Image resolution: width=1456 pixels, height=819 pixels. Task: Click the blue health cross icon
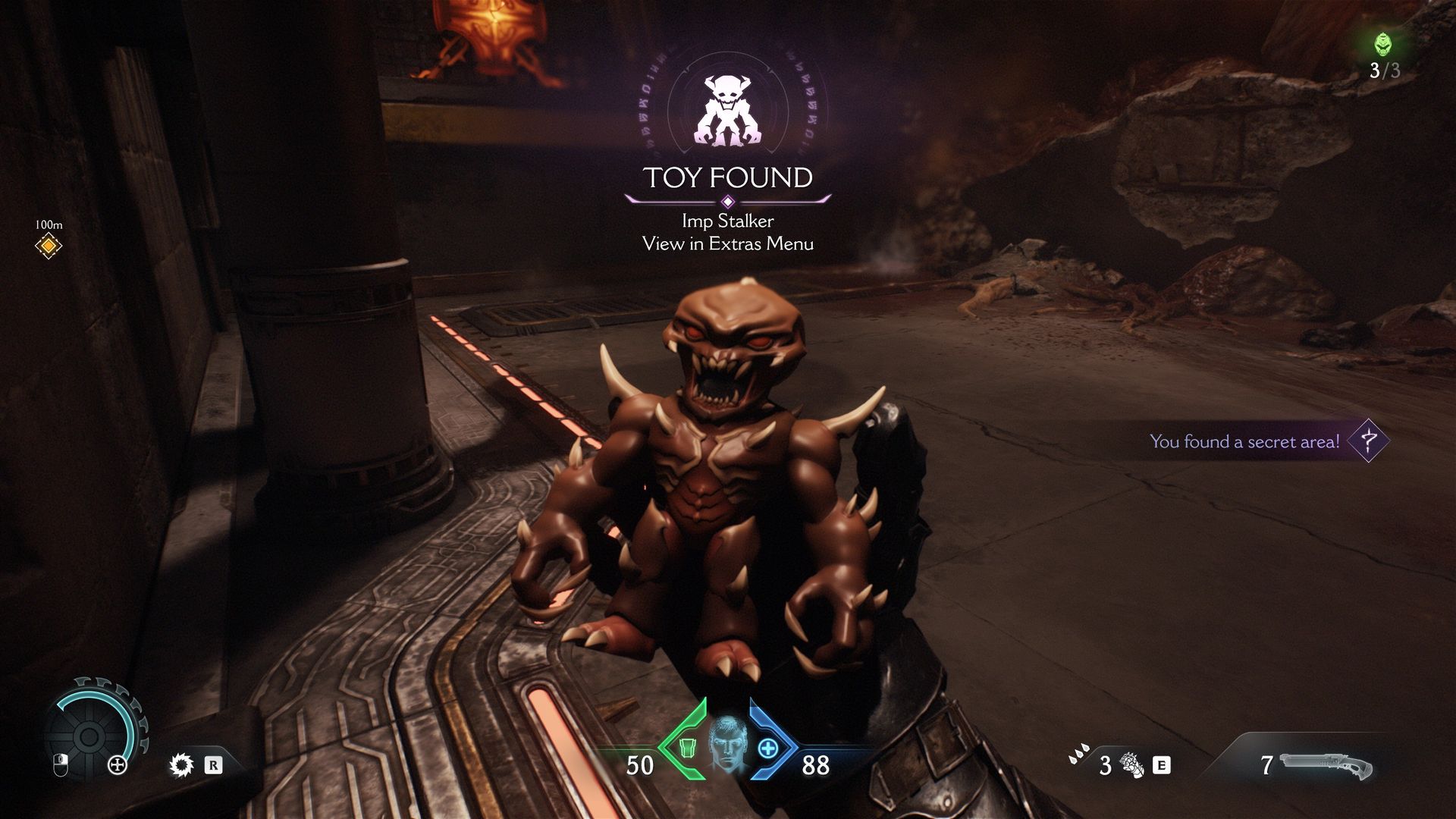click(x=768, y=748)
